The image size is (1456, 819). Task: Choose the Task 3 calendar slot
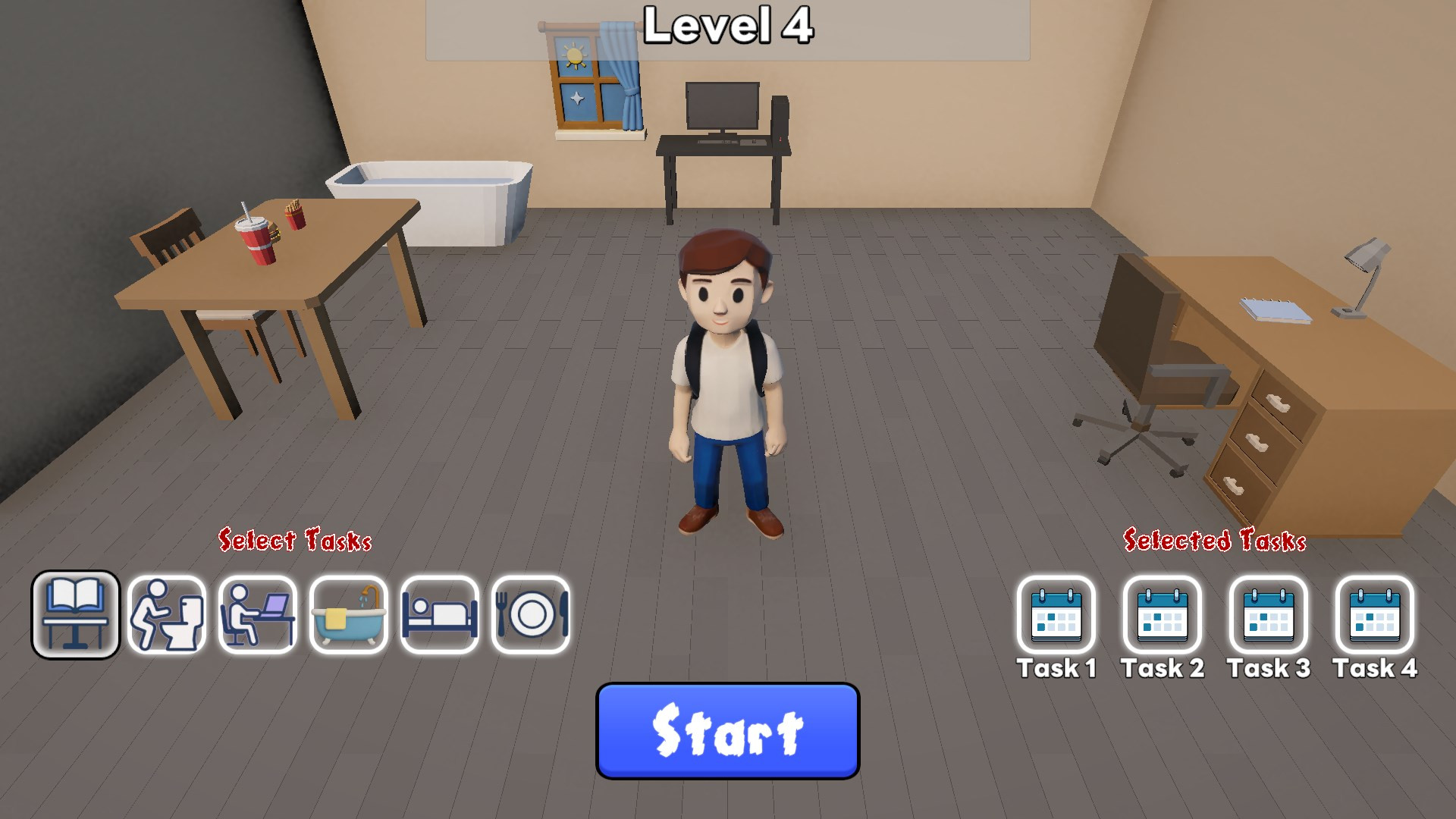pyautogui.click(x=1269, y=615)
